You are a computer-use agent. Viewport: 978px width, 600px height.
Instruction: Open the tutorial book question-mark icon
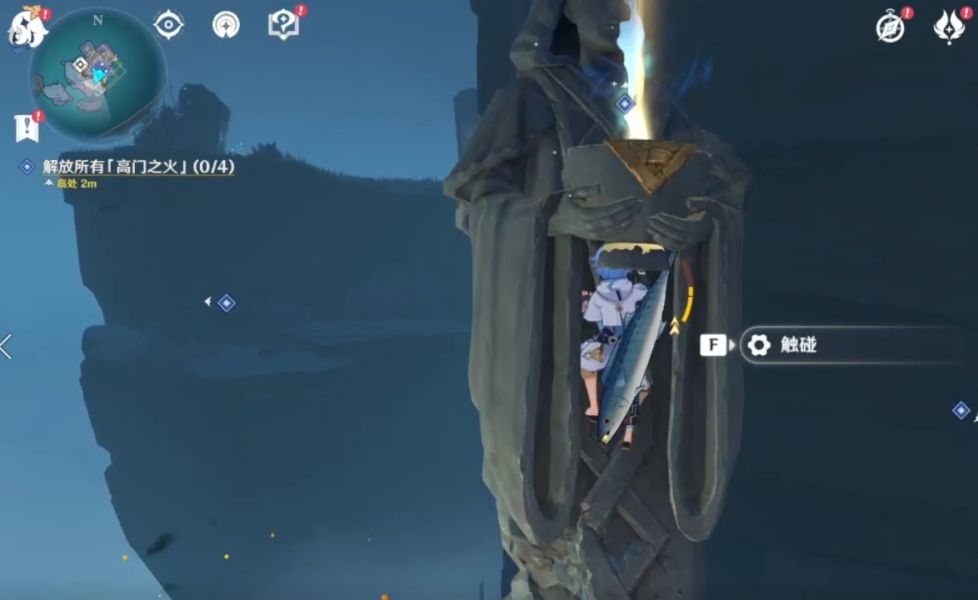(x=284, y=25)
